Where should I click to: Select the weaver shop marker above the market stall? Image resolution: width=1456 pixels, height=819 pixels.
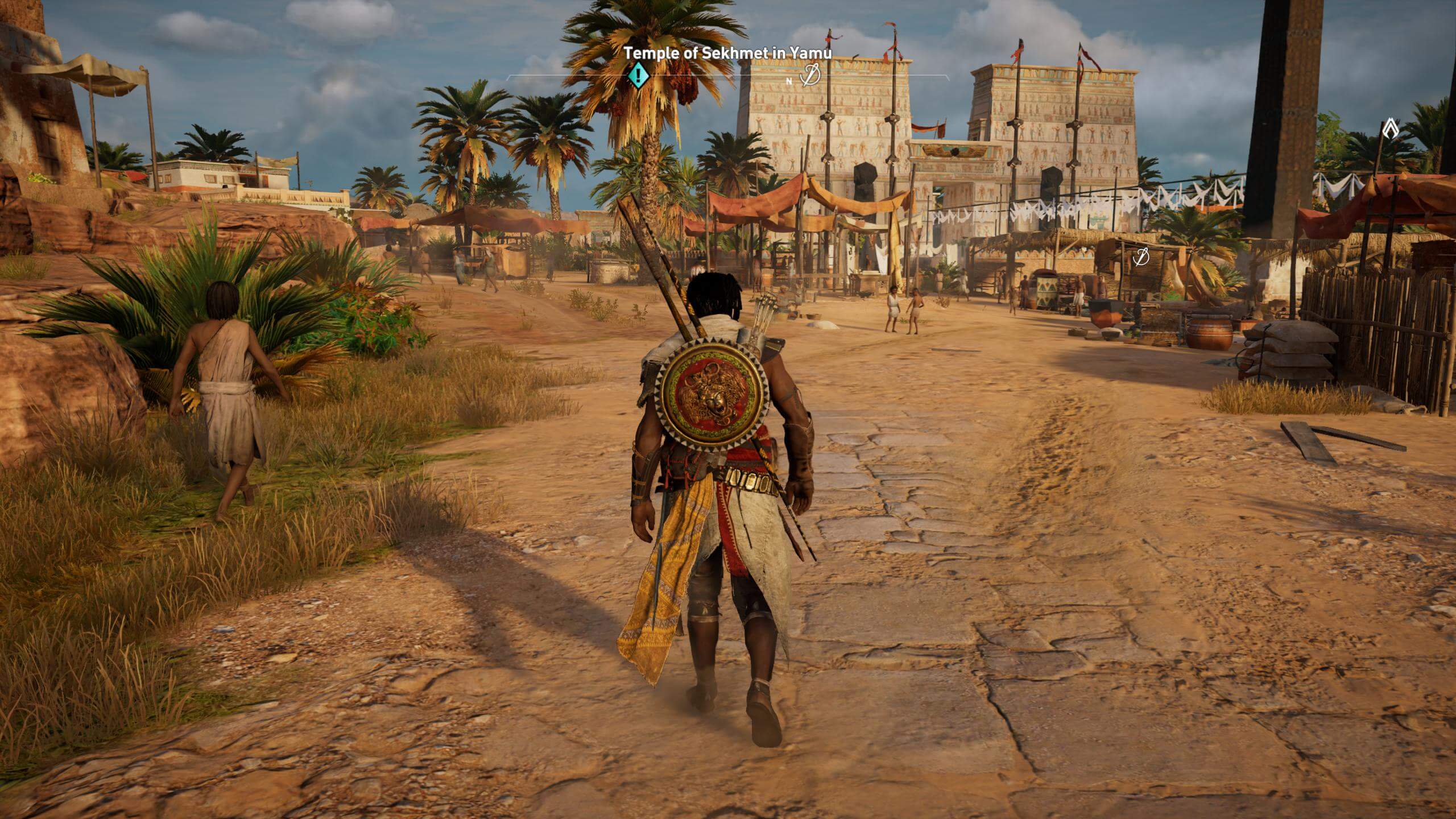[1140, 257]
